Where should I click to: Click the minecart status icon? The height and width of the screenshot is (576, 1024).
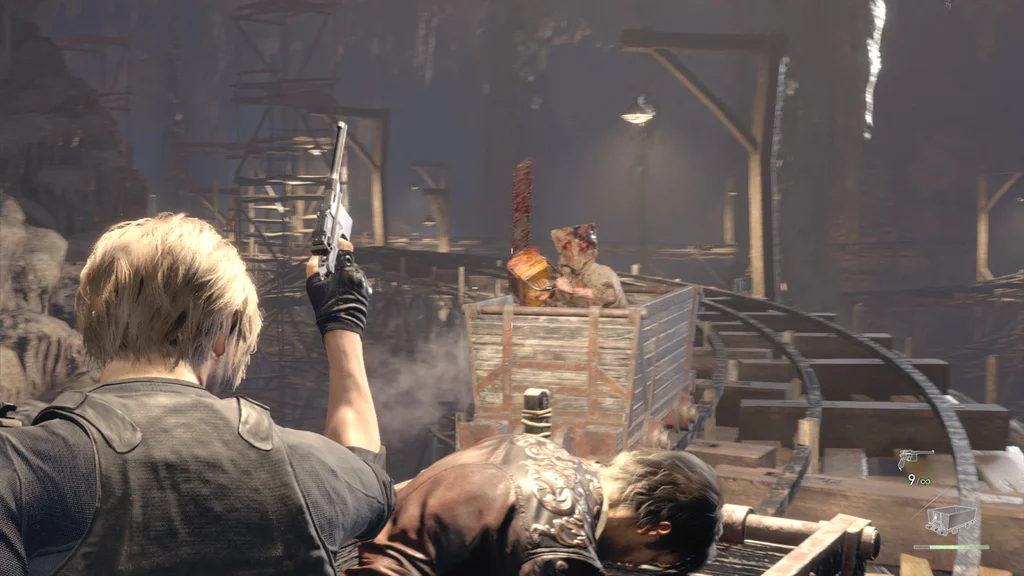[x=951, y=519]
